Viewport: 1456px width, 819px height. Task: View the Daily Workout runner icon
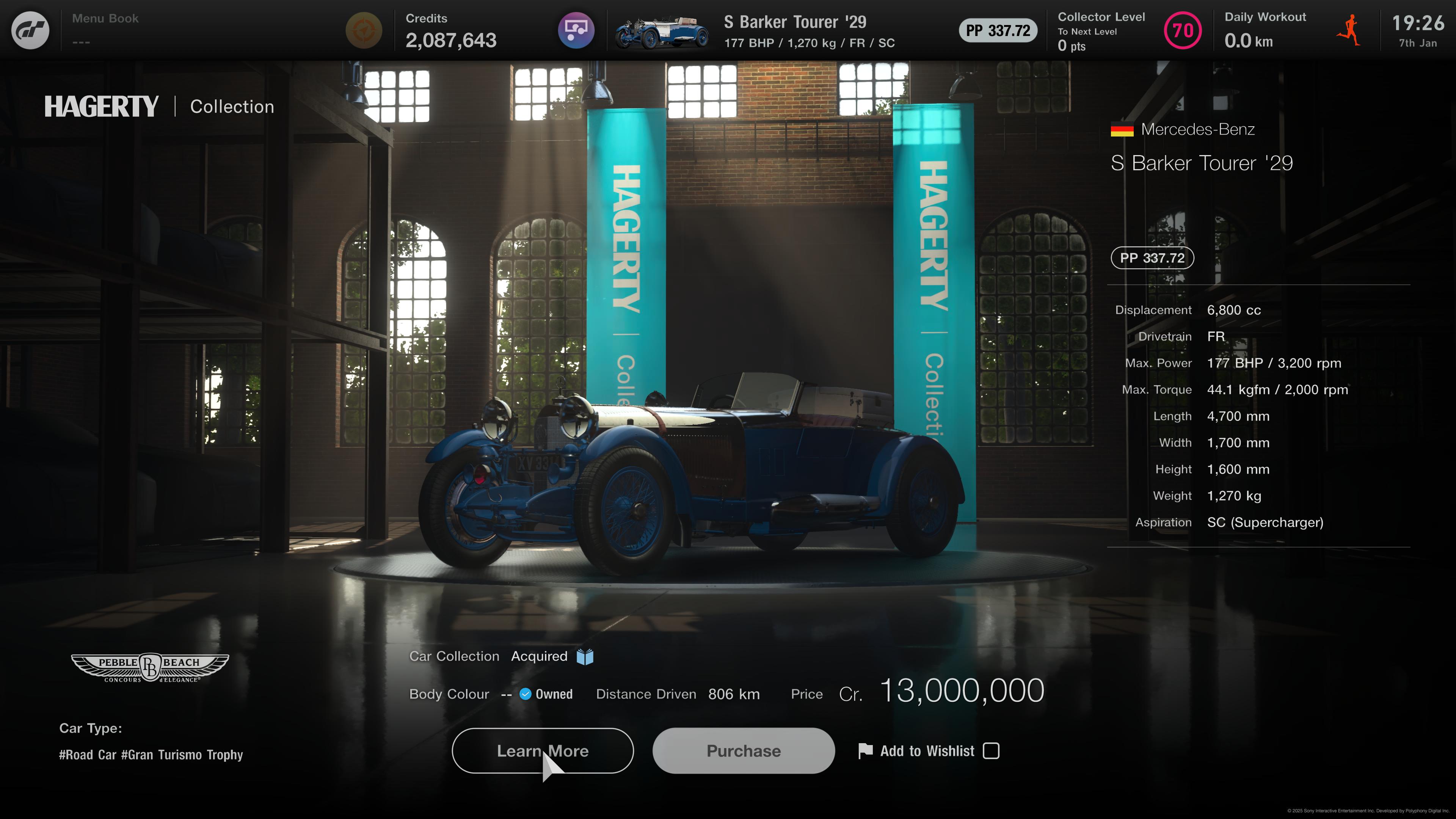[1349, 30]
